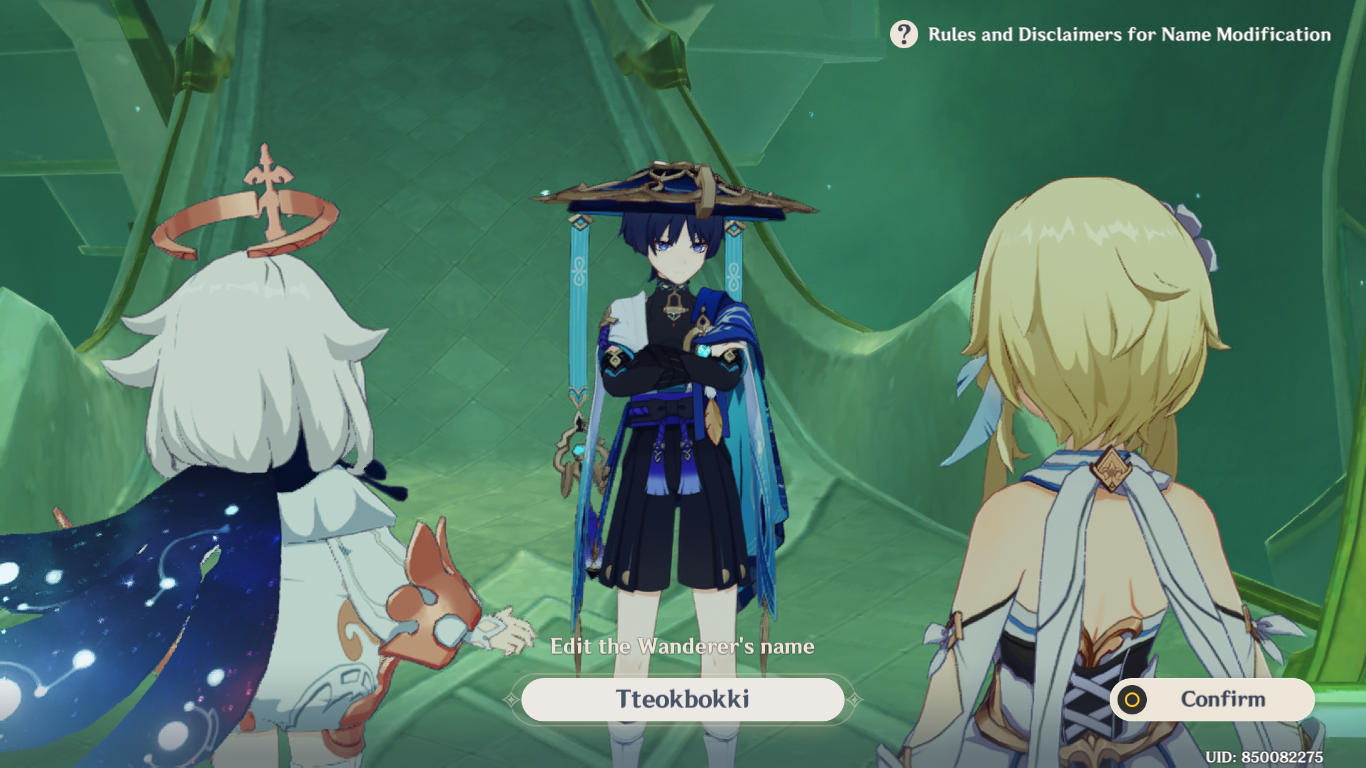1366x768 pixels.
Task: Click the question mark circle next to the disclaimer text
Action: pyautogui.click(x=903, y=34)
